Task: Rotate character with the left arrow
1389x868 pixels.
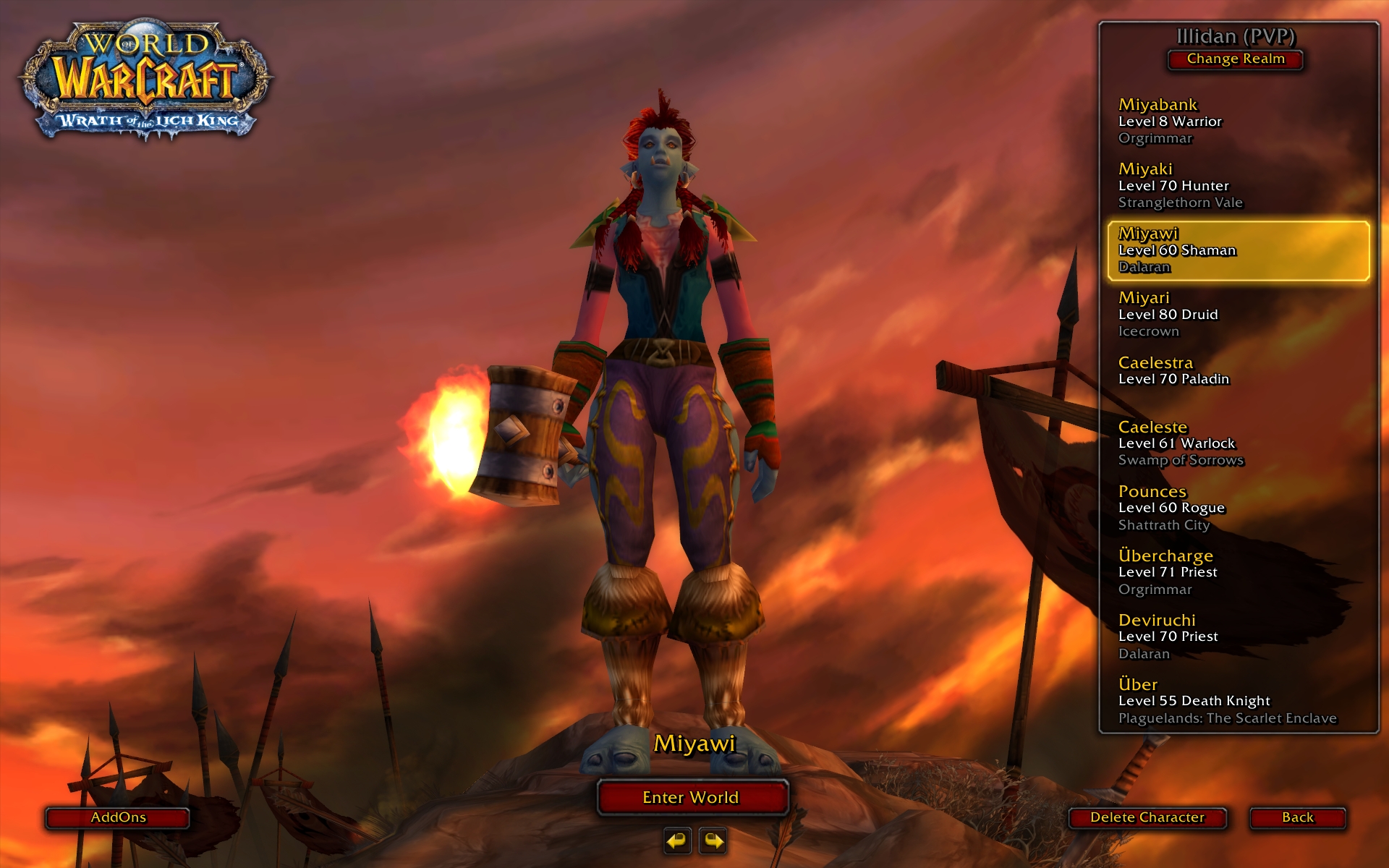Action: (677, 841)
